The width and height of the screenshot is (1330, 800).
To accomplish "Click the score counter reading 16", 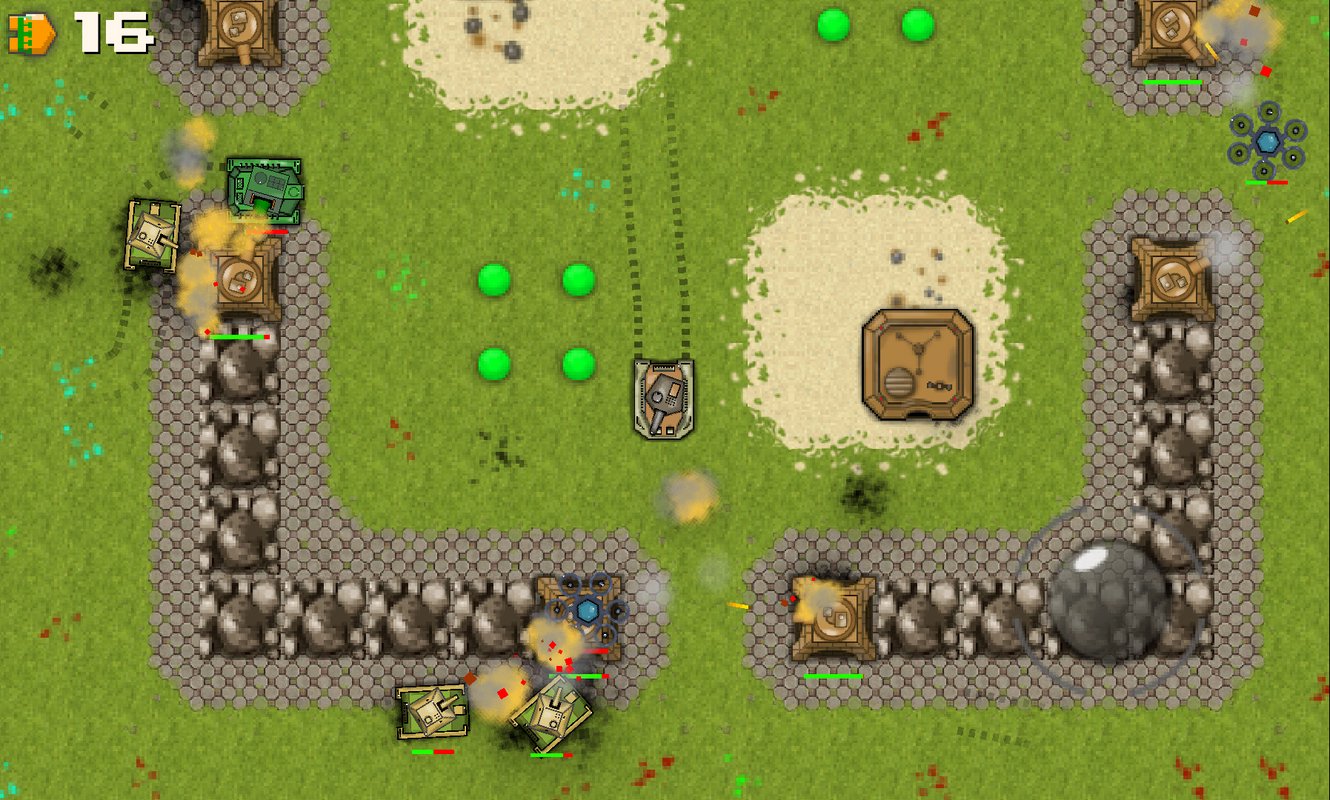I will point(110,30).
